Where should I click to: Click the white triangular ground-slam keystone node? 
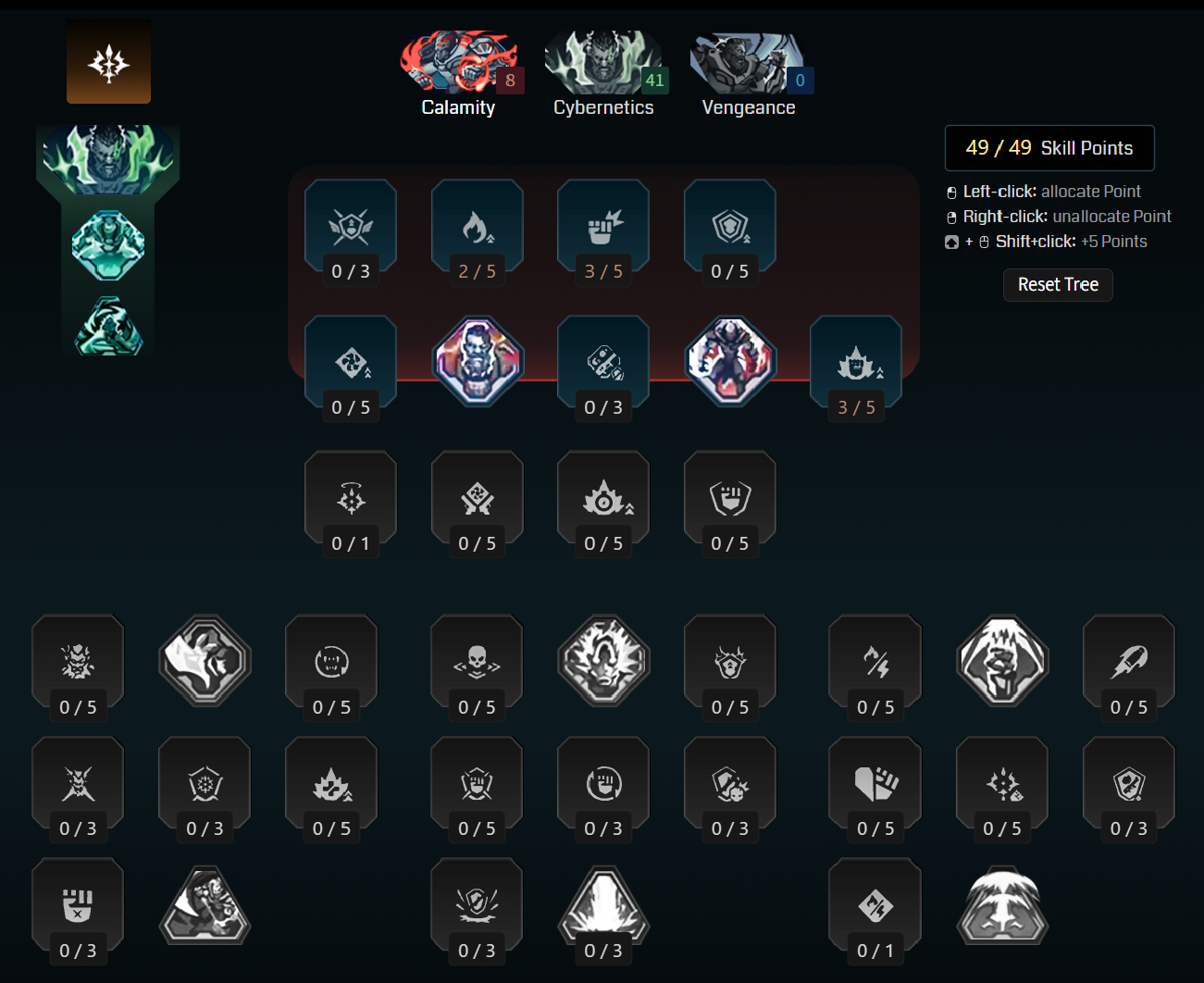pyautogui.click(x=603, y=905)
